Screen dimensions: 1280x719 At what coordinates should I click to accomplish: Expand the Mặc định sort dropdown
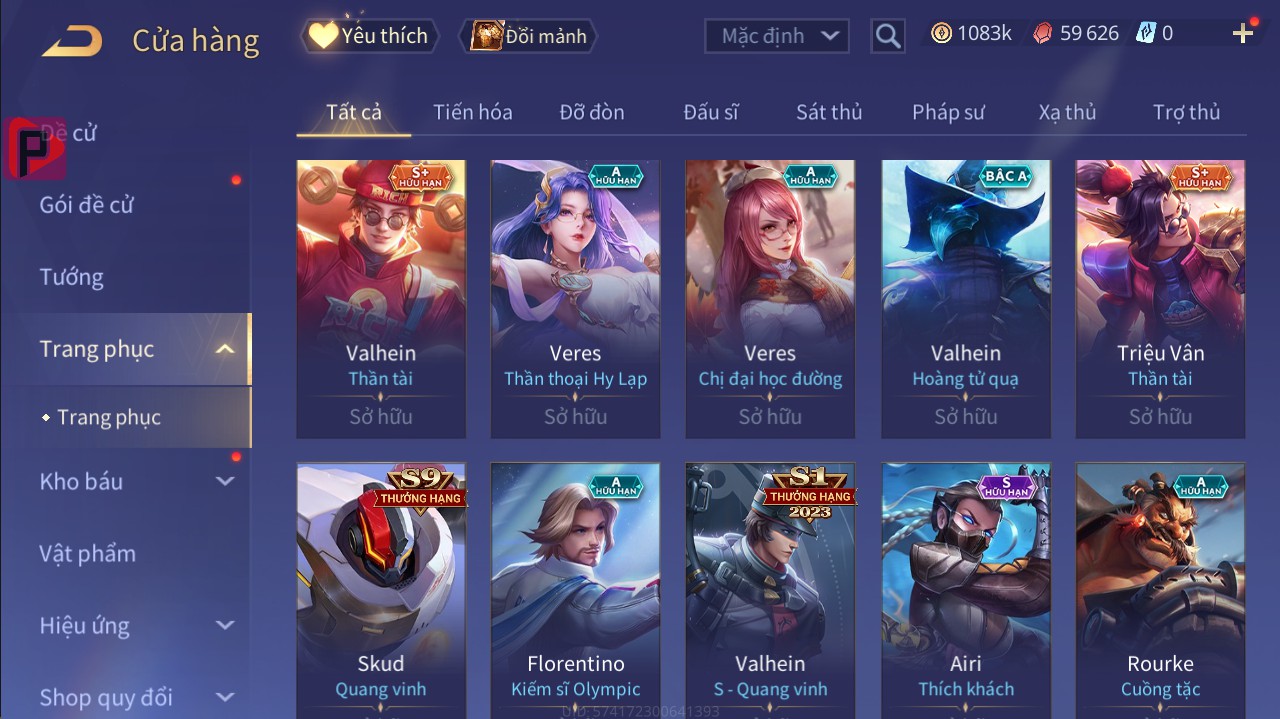tap(777, 36)
